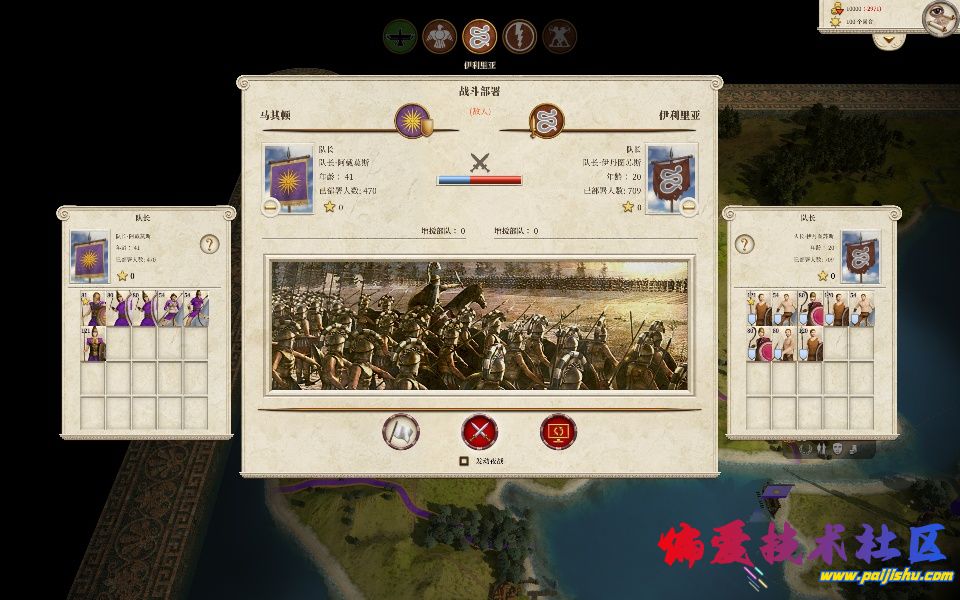Collapse Macedon army panel with minus button
This screenshot has width=960, height=600.
(271, 207)
